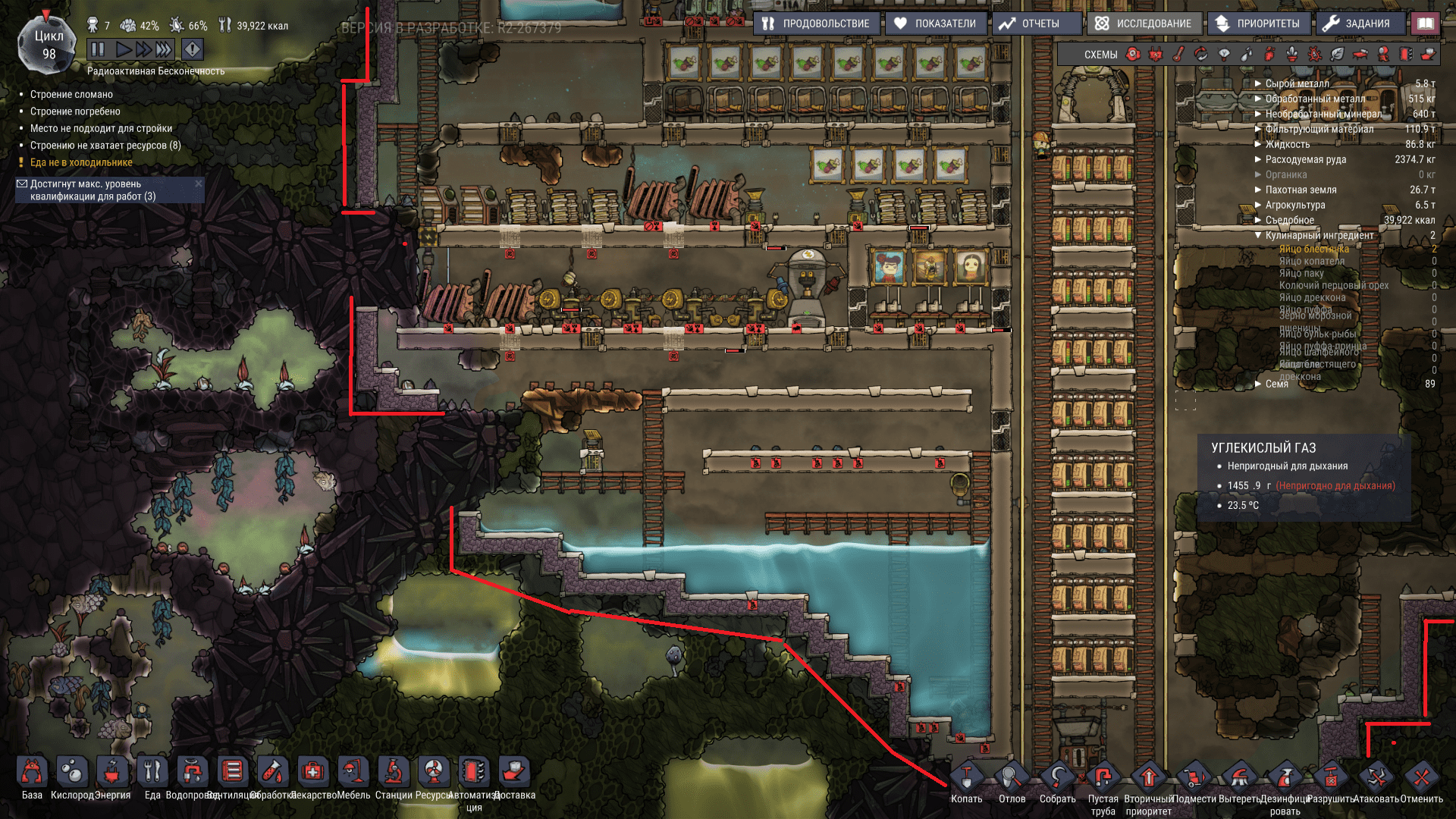Open the Кислород build category
This screenshot has width=1456, height=819.
pos(72,773)
